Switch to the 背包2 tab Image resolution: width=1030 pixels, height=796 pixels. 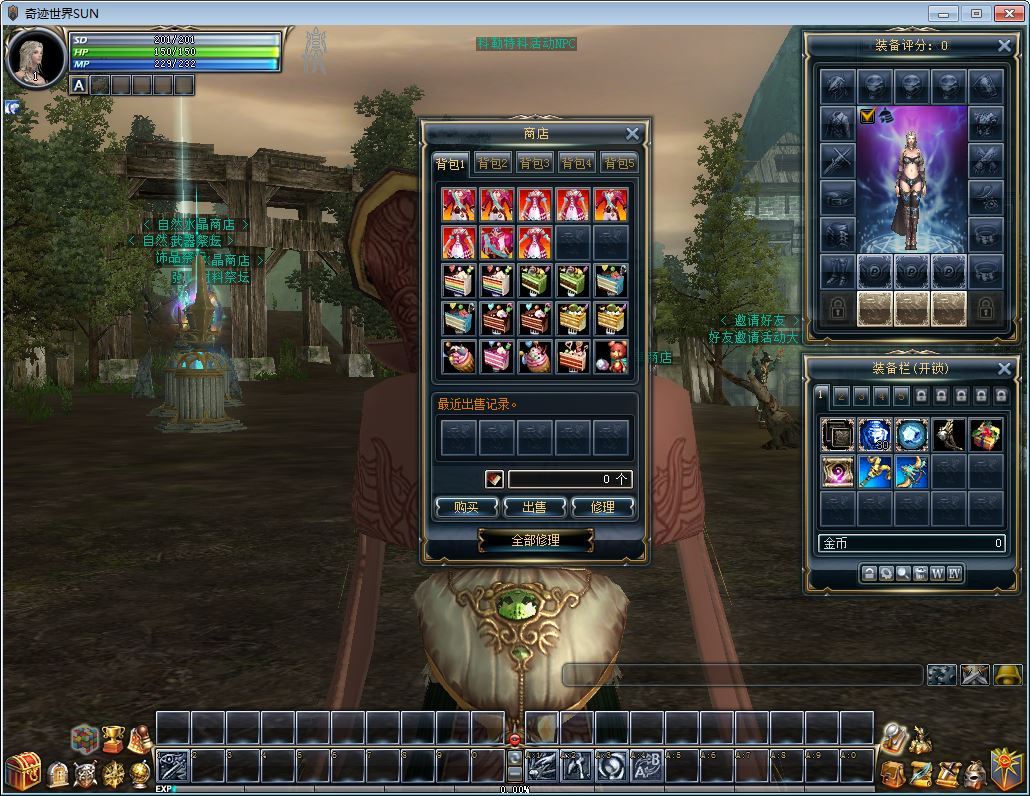click(x=492, y=164)
